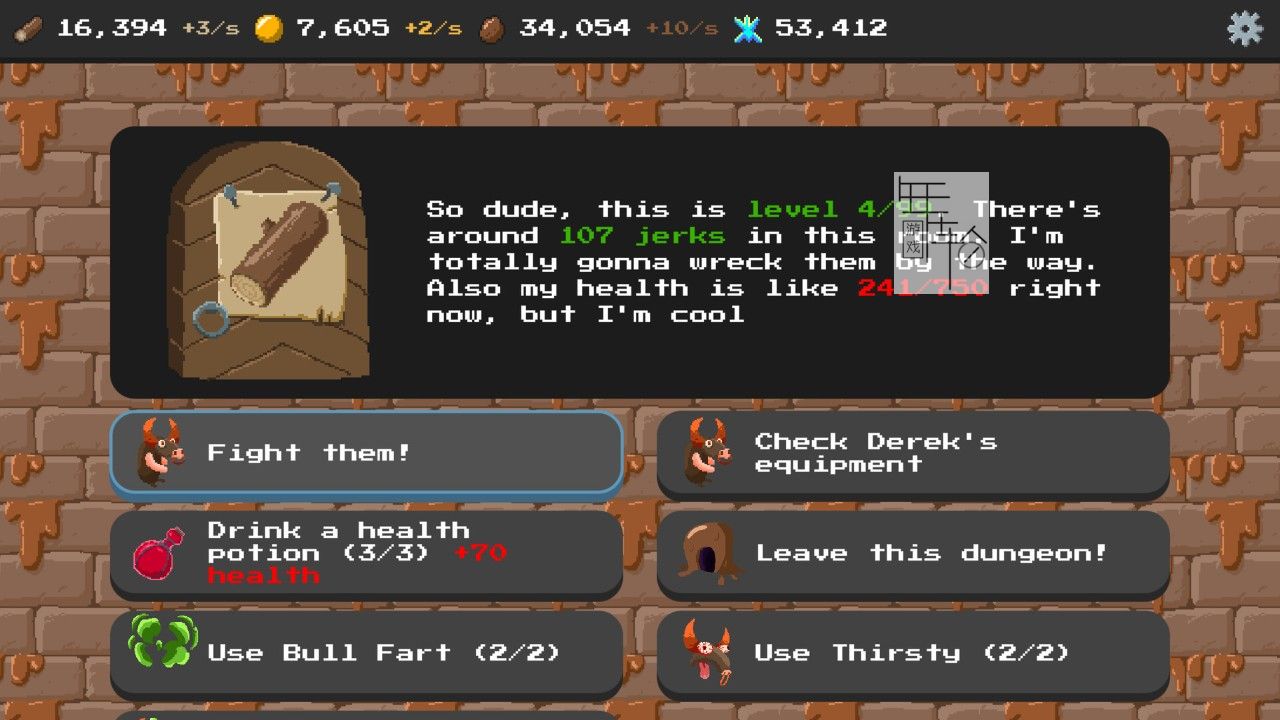Select Leave this dungeon!
1280x720 pixels.
tap(912, 553)
